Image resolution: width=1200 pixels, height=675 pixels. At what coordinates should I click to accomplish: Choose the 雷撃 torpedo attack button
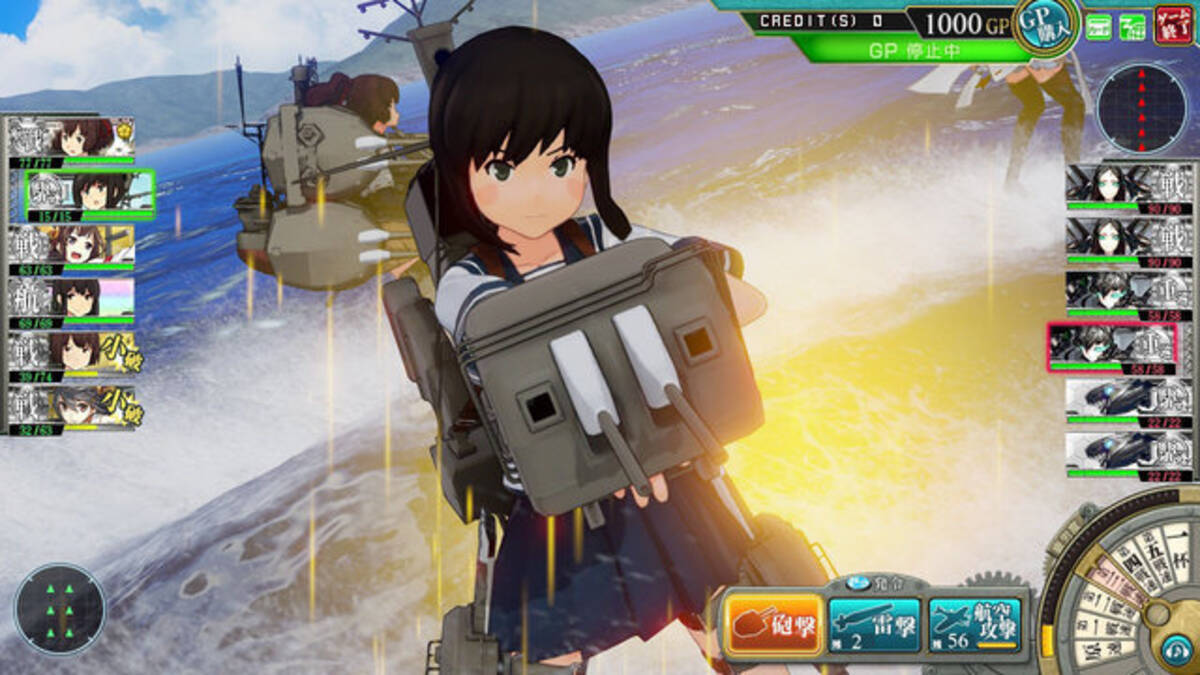coord(875,626)
